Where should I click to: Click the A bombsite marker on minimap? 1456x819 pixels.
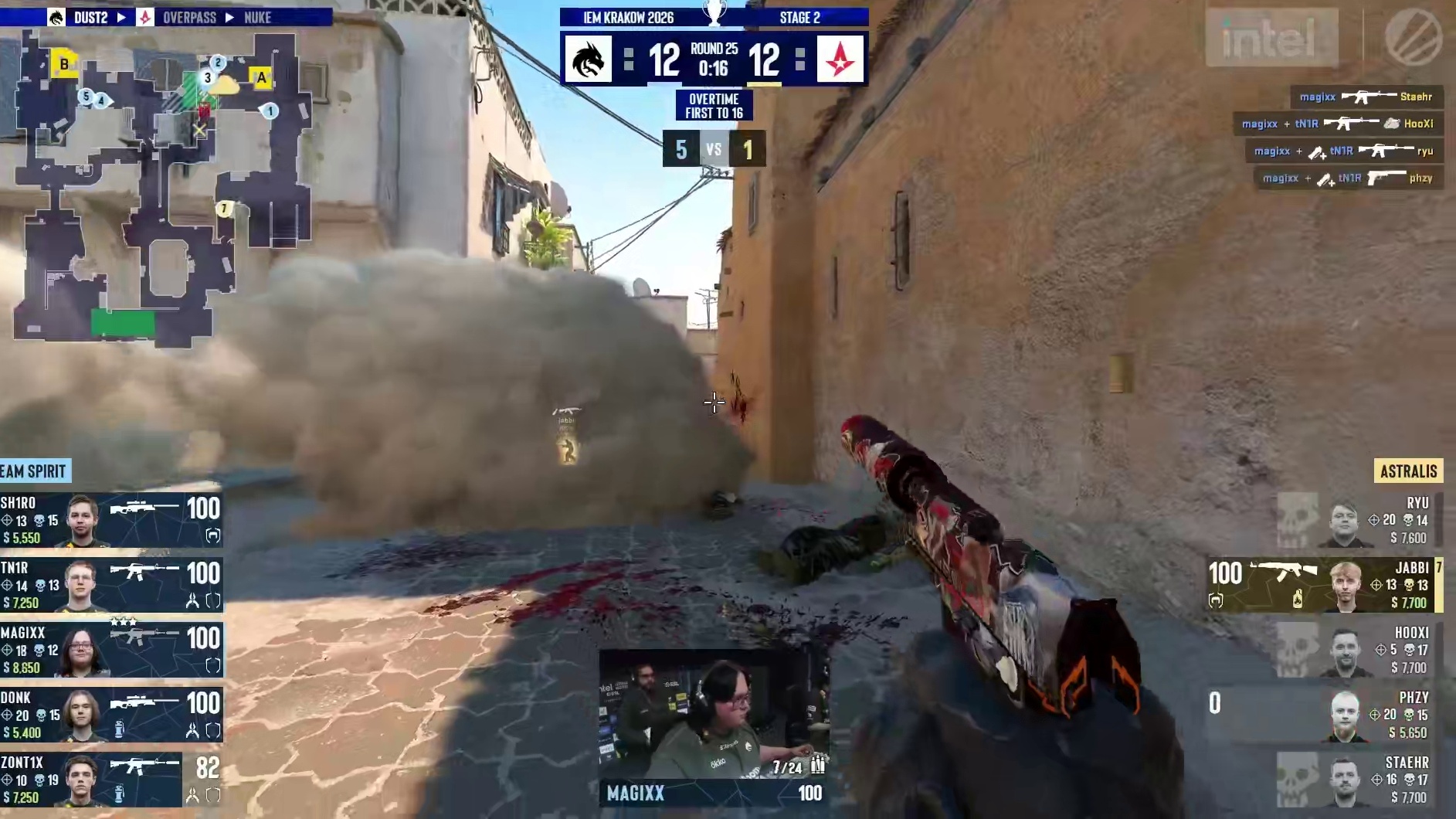click(x=261, y=77)
